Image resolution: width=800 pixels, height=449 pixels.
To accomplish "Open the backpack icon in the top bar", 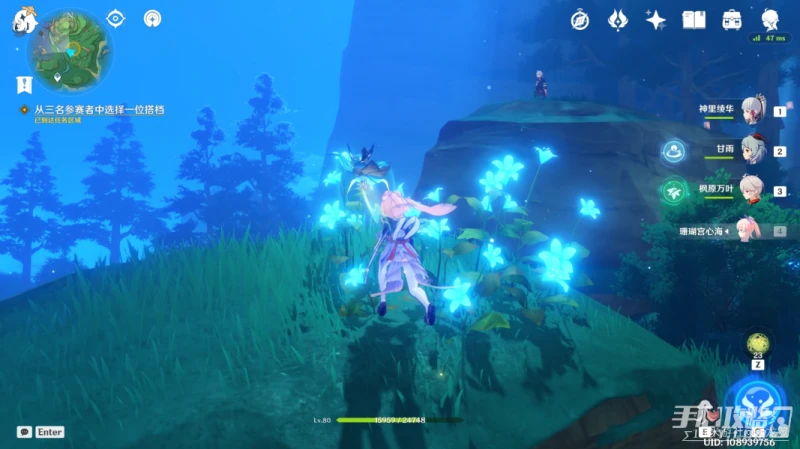I will point(732,20).
